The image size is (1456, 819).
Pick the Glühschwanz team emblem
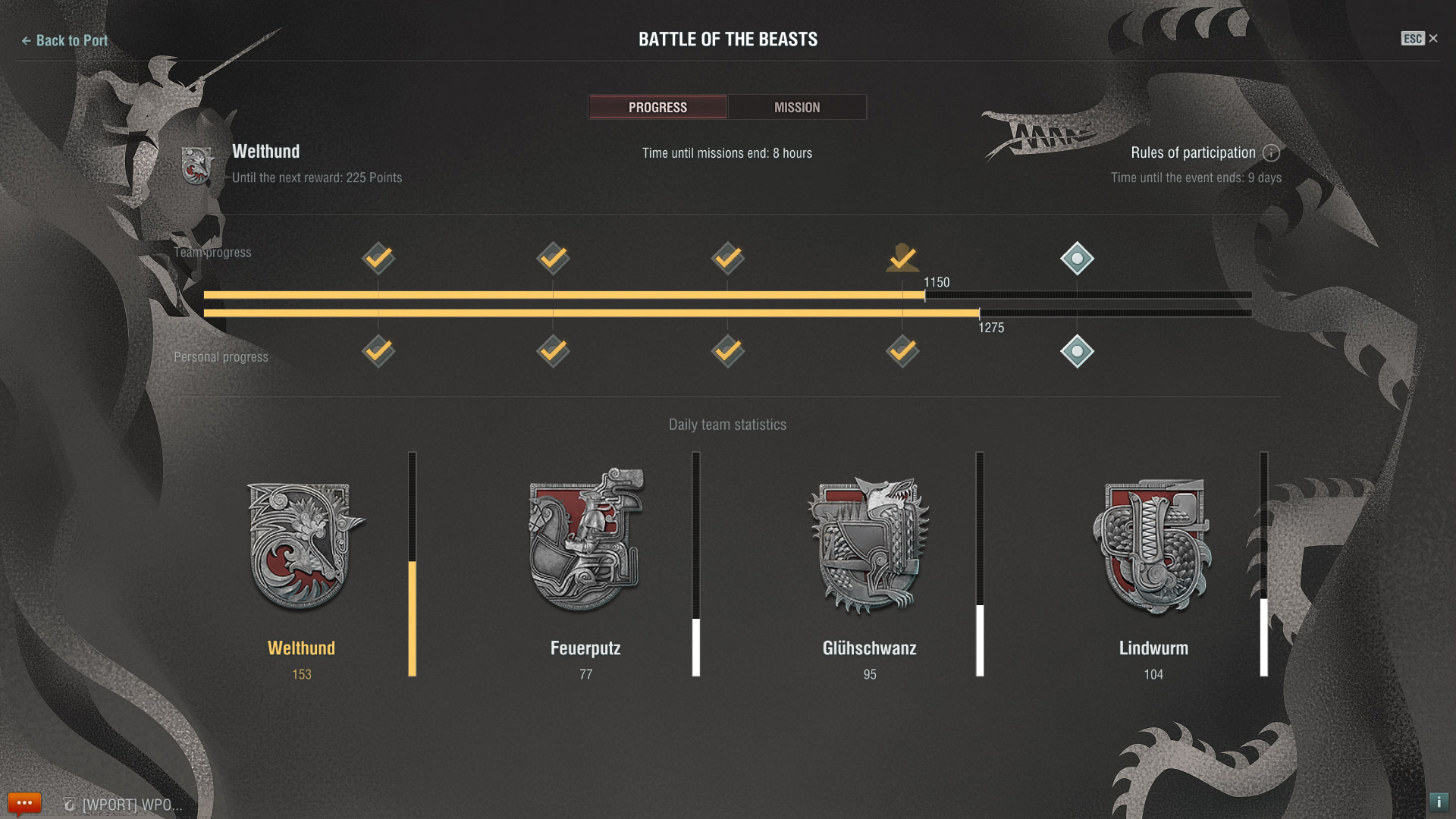[869, 544]
